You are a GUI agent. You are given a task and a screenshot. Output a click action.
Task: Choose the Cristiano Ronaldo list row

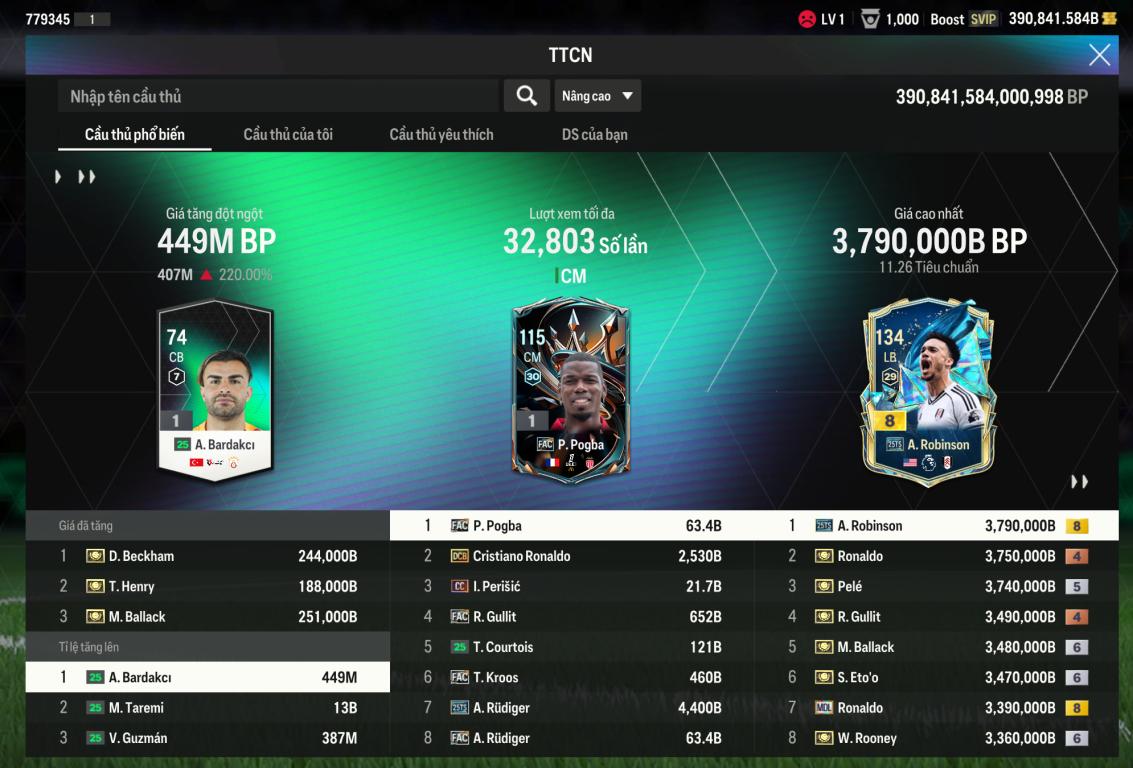click(571, 556)
